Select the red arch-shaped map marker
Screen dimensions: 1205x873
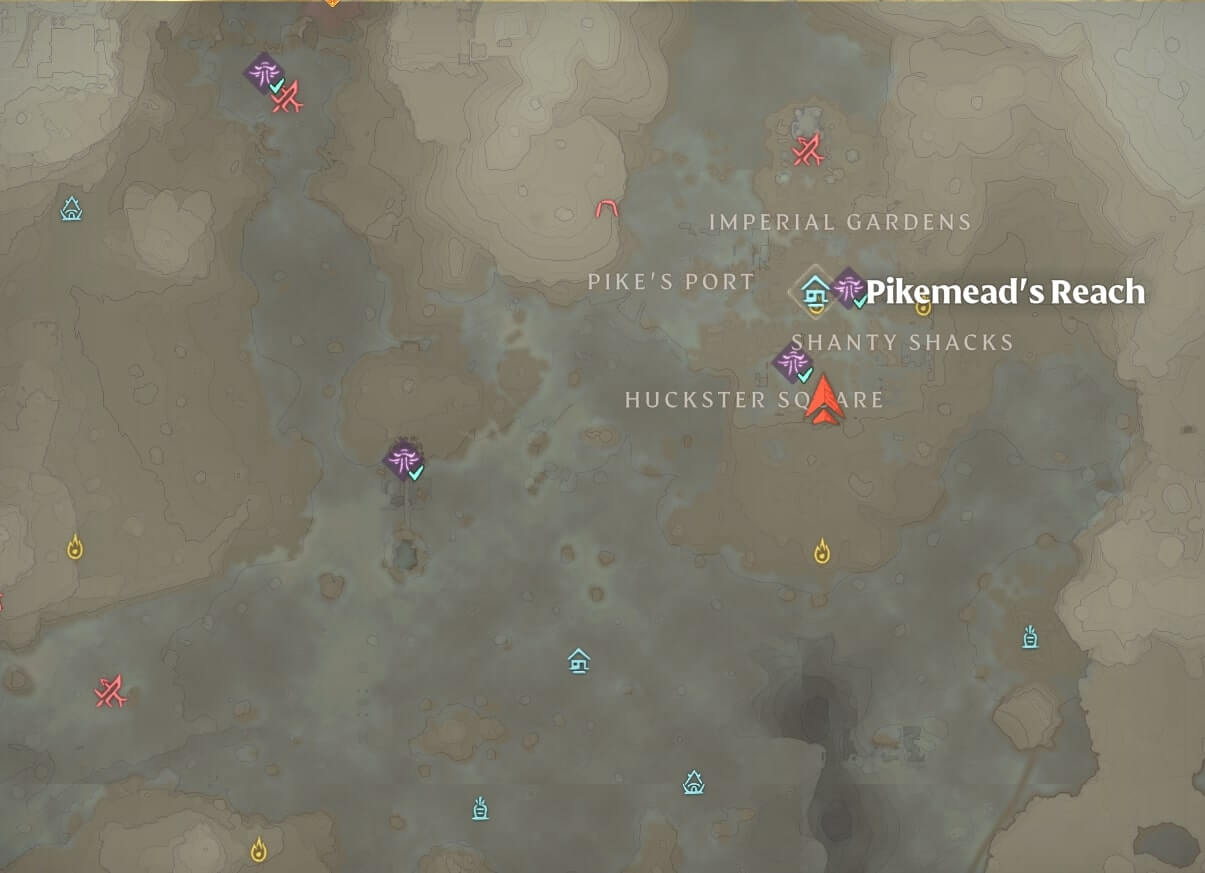[607, 209]
